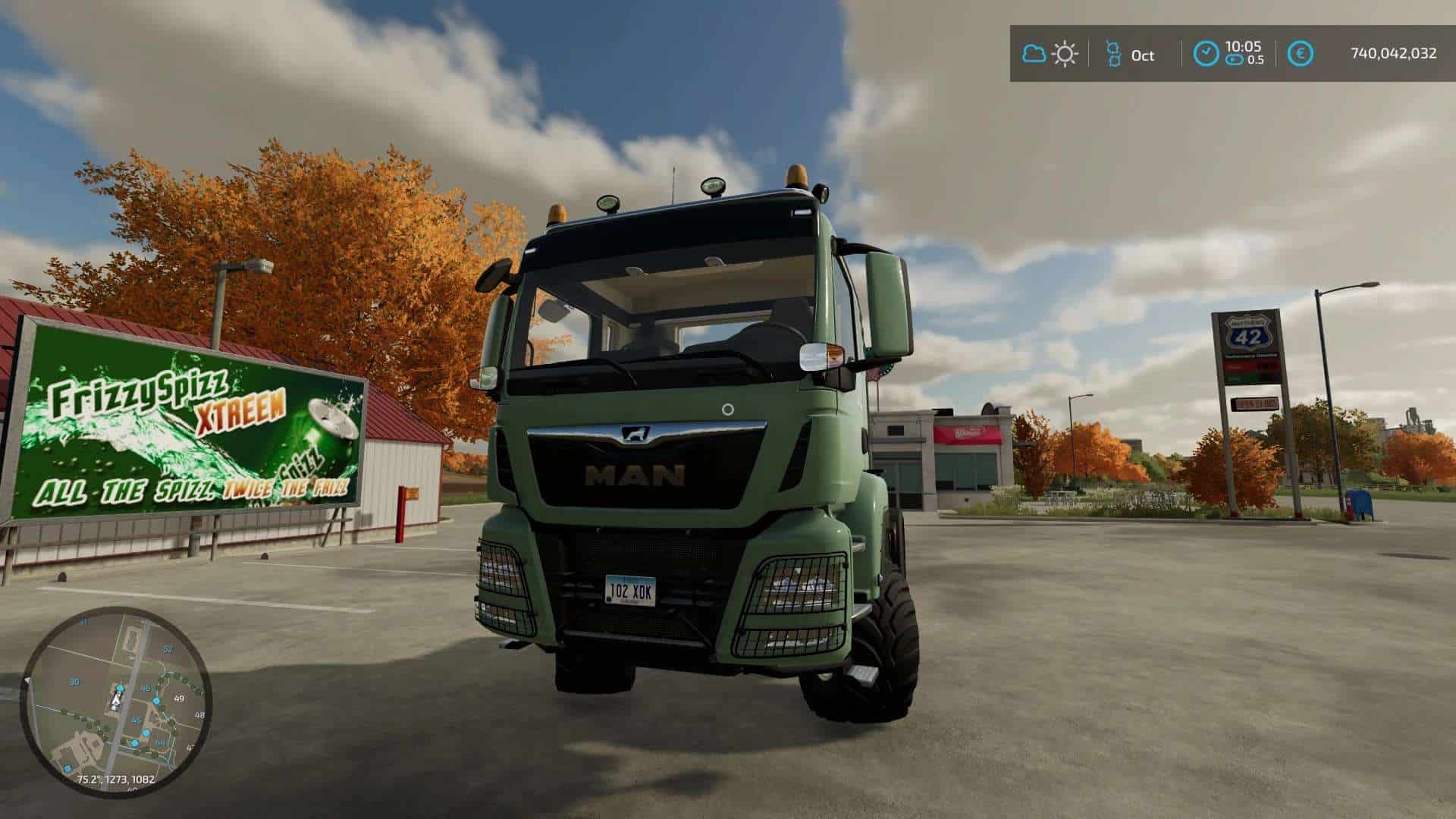The height and width of the screenshot is (819, 1456).
Task: Select field number 45 on the minimap
Action: point(136,720)
